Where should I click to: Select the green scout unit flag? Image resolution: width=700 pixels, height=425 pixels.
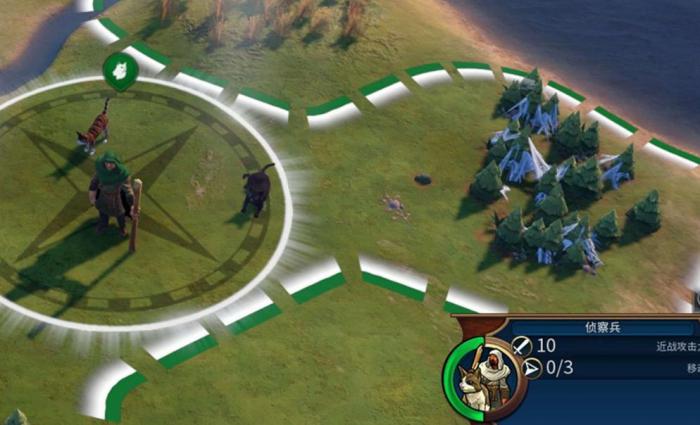point(119,71)
